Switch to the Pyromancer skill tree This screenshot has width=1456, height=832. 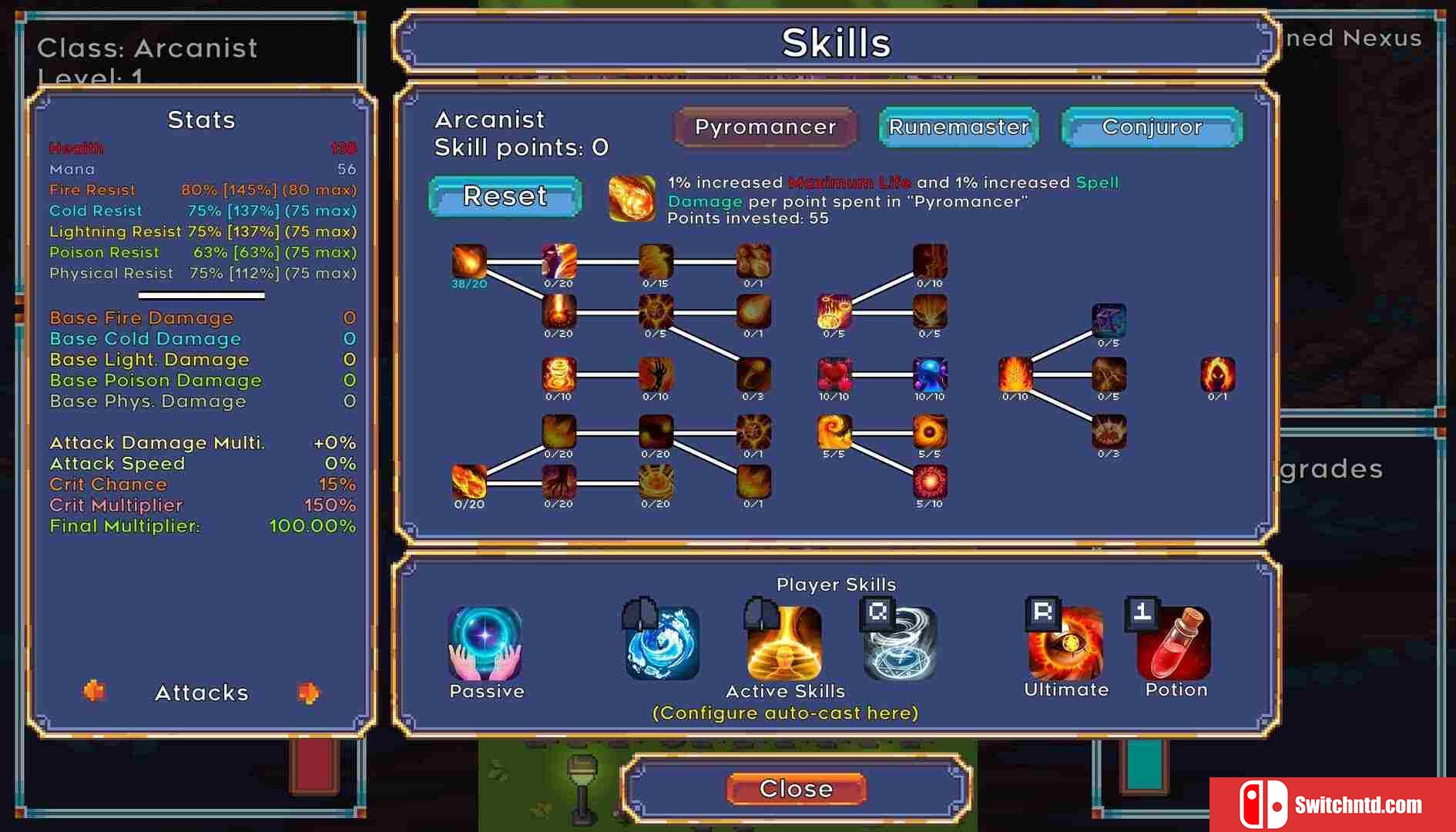pyautogui.click(x=765, y=127)
